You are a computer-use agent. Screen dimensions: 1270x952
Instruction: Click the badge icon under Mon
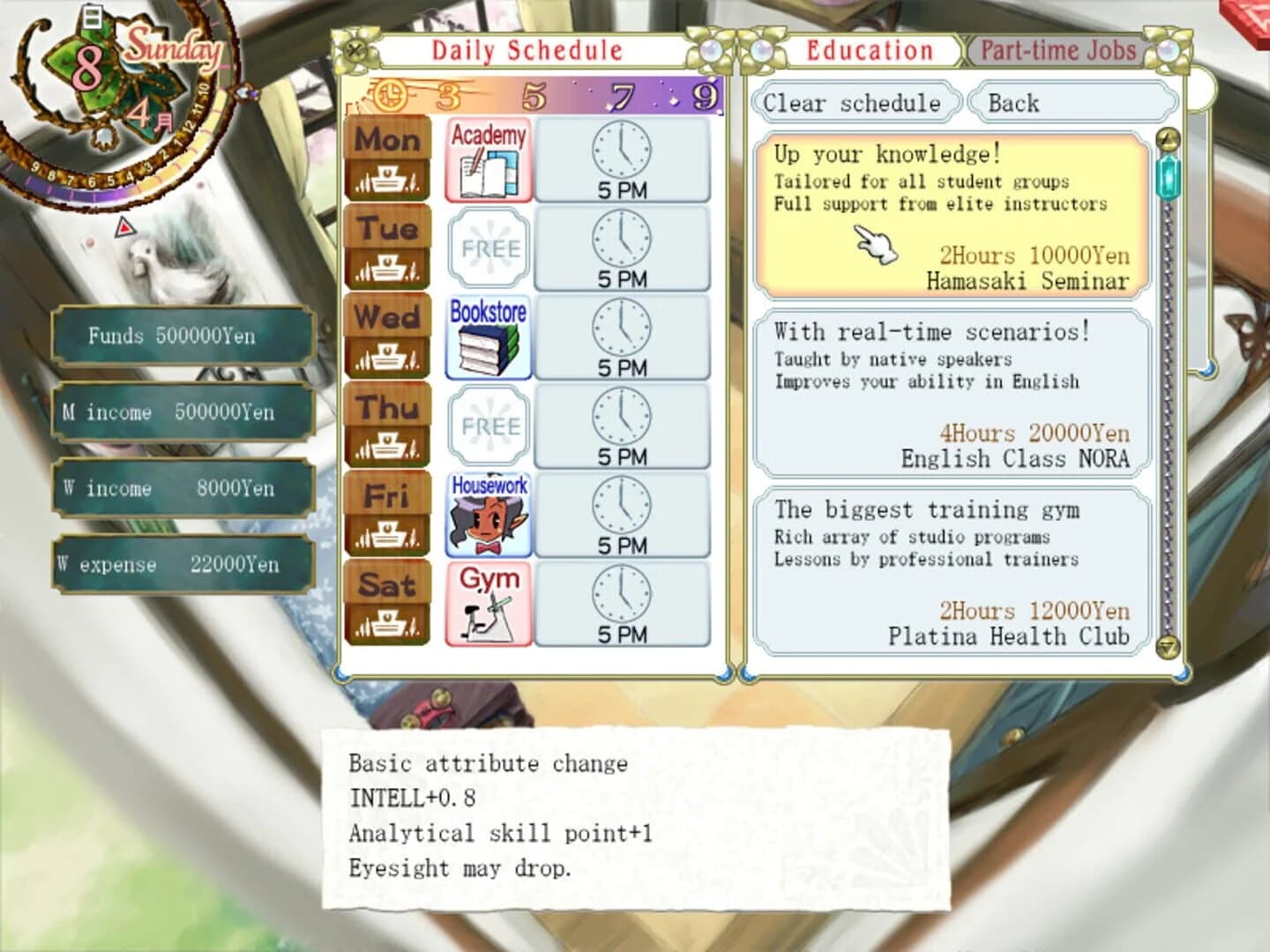click(388, 180)
